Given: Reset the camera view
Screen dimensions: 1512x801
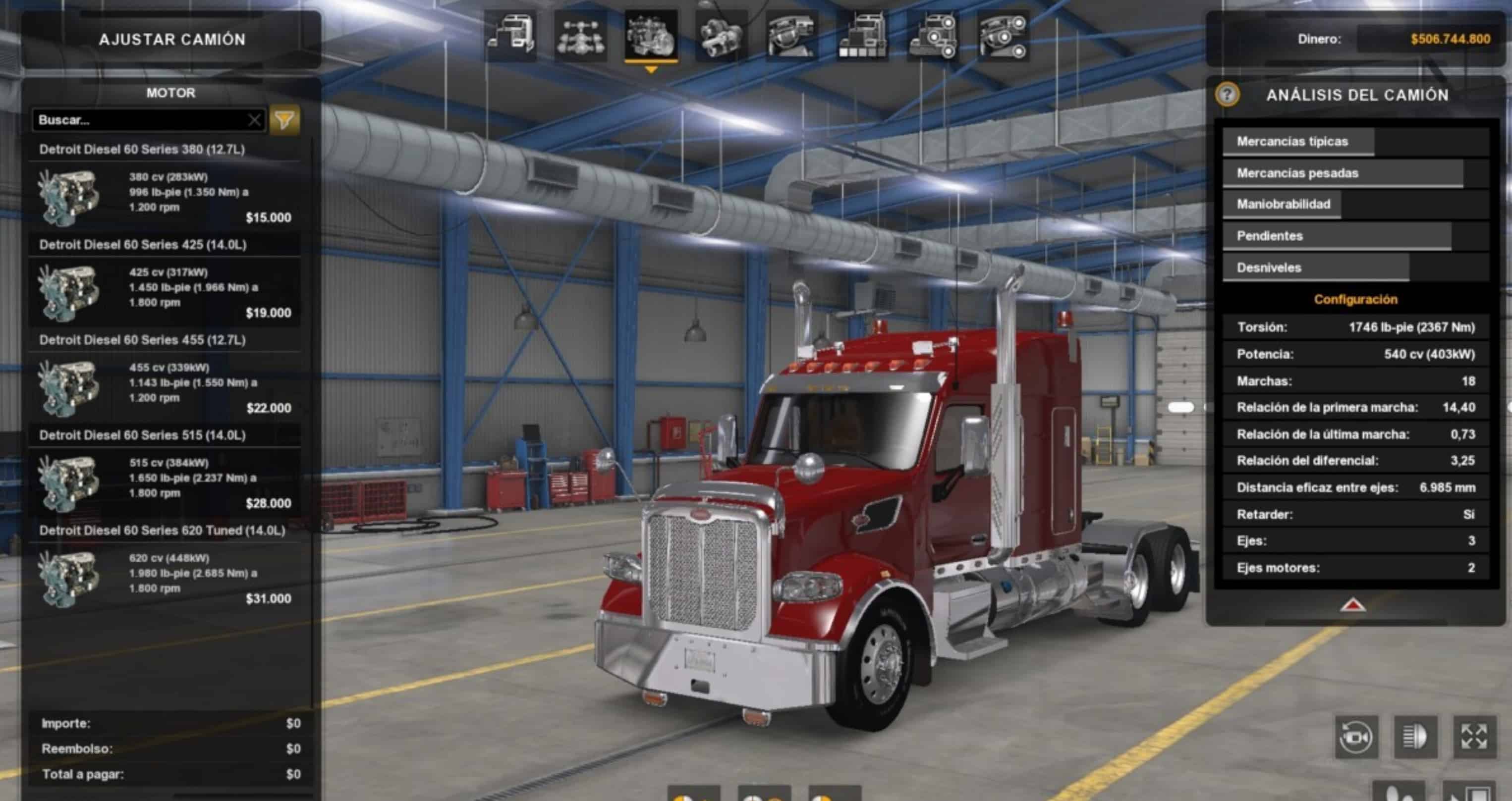Looking at the screenshot, I should (1356, 737).
